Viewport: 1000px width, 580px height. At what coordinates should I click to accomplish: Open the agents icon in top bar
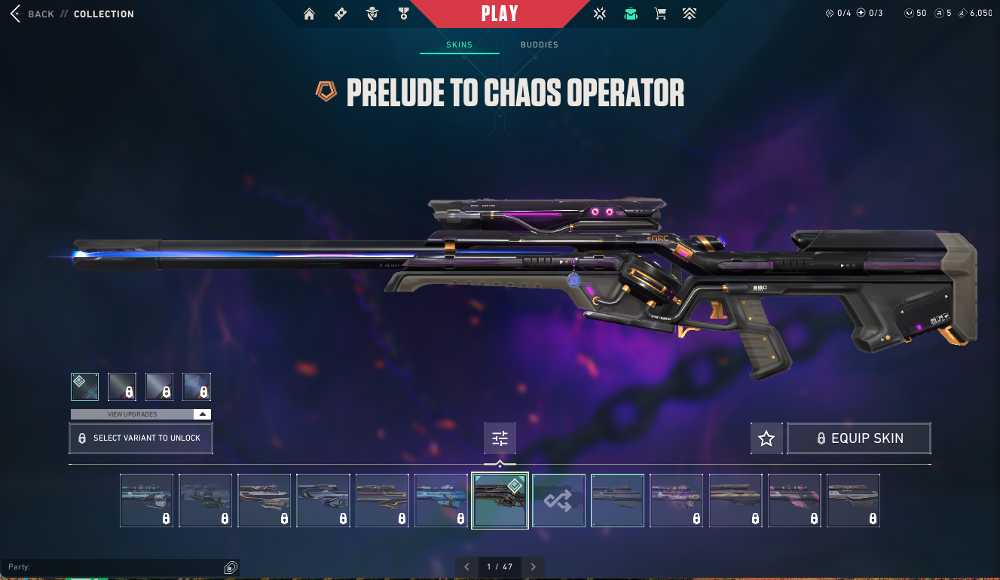click(x=372, y=14)
